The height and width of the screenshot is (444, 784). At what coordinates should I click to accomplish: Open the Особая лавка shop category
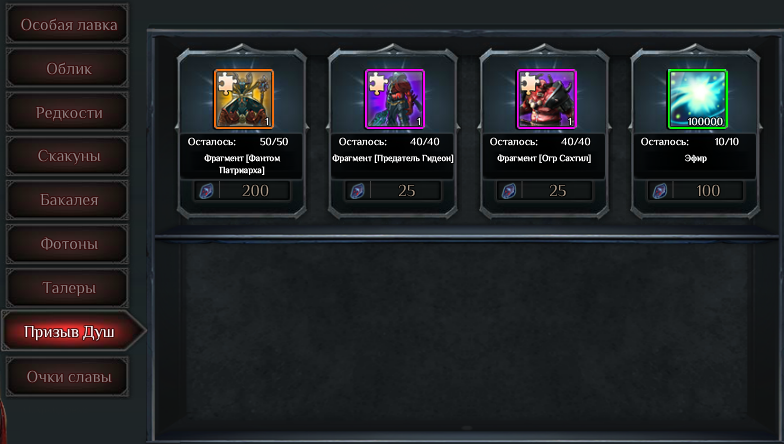[68, 24]
